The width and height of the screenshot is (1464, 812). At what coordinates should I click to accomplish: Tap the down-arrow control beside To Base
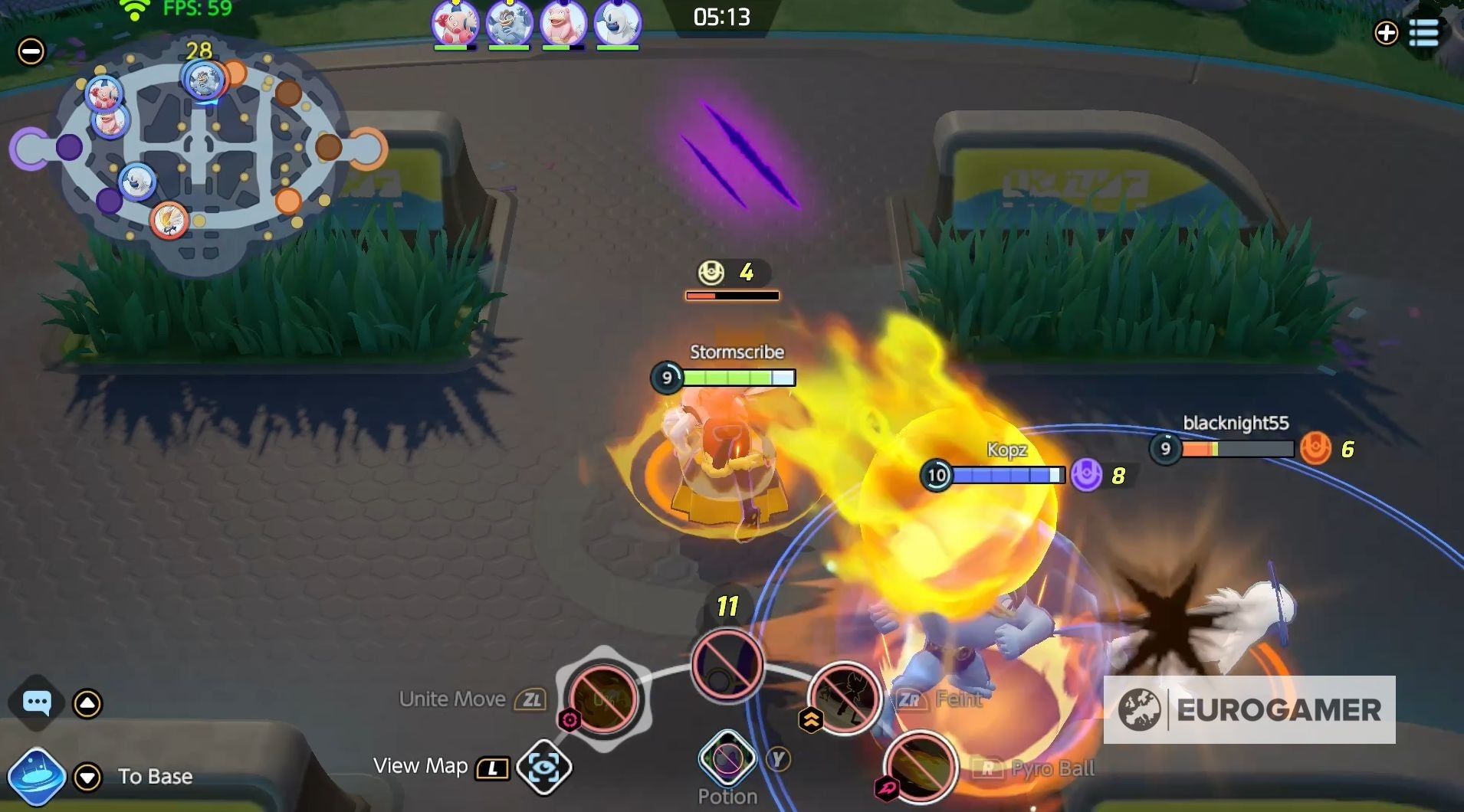click(86, 776)
